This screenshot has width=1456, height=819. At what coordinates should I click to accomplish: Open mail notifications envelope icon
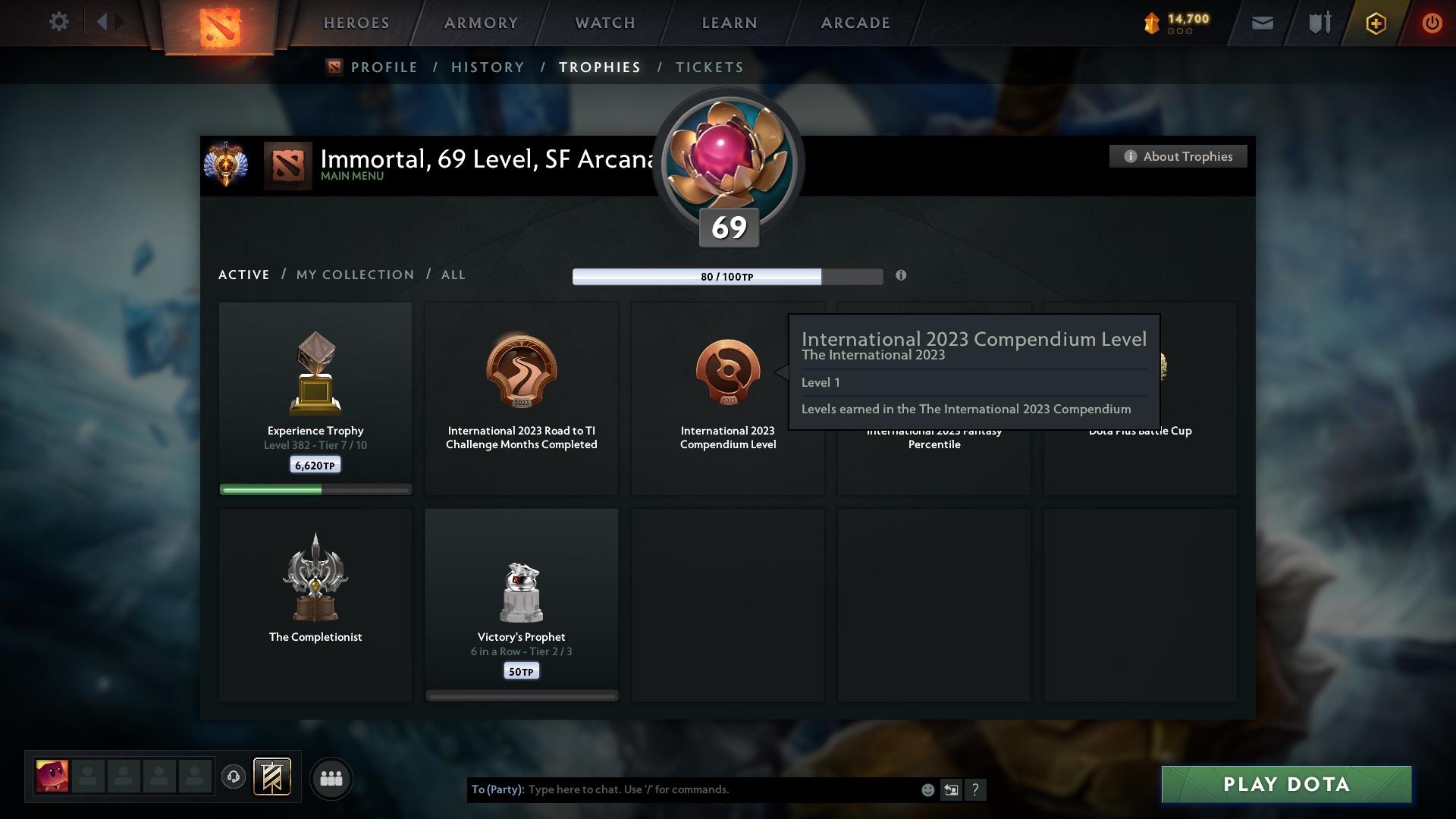(1262, 23)
